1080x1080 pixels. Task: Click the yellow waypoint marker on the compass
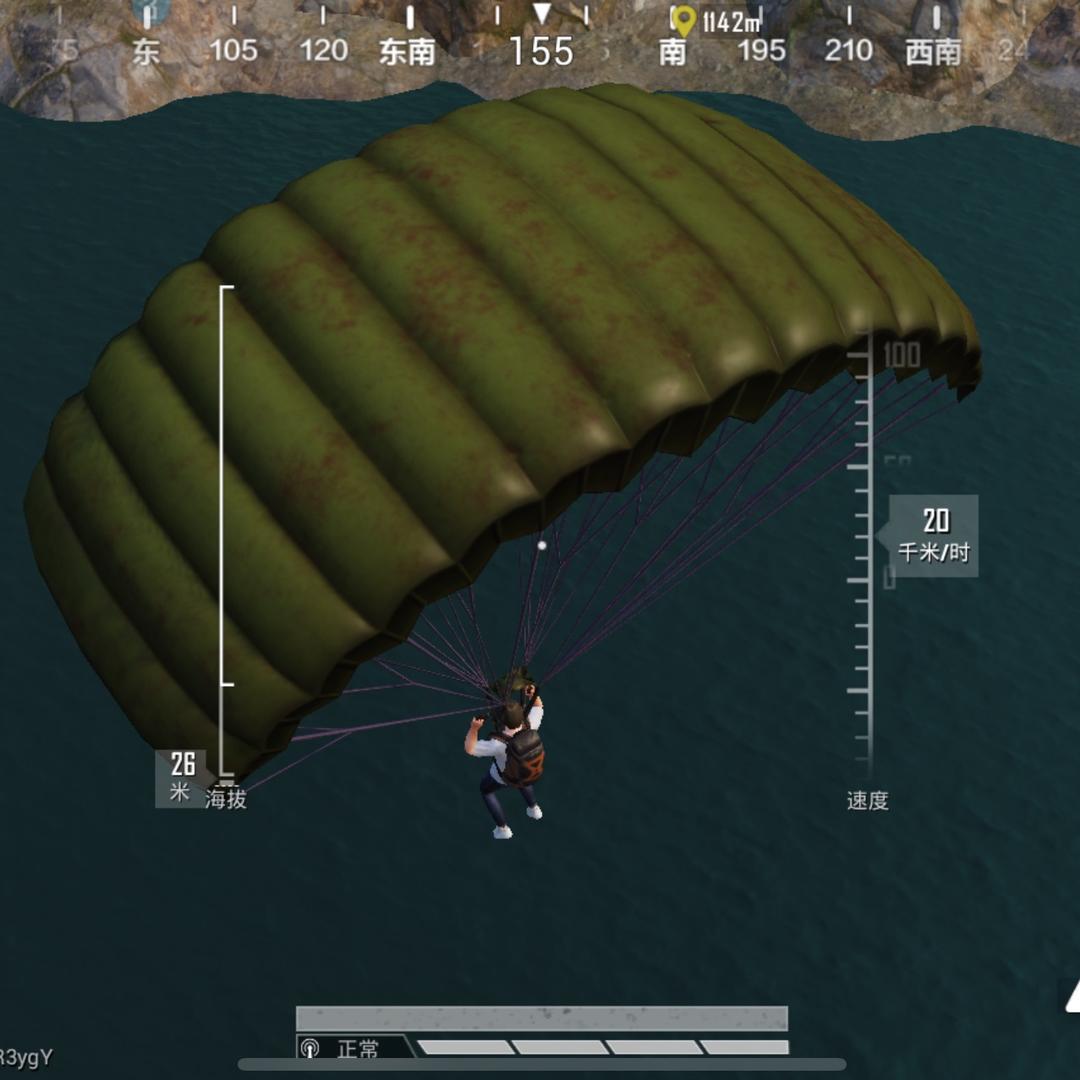[x=683, y=21]
